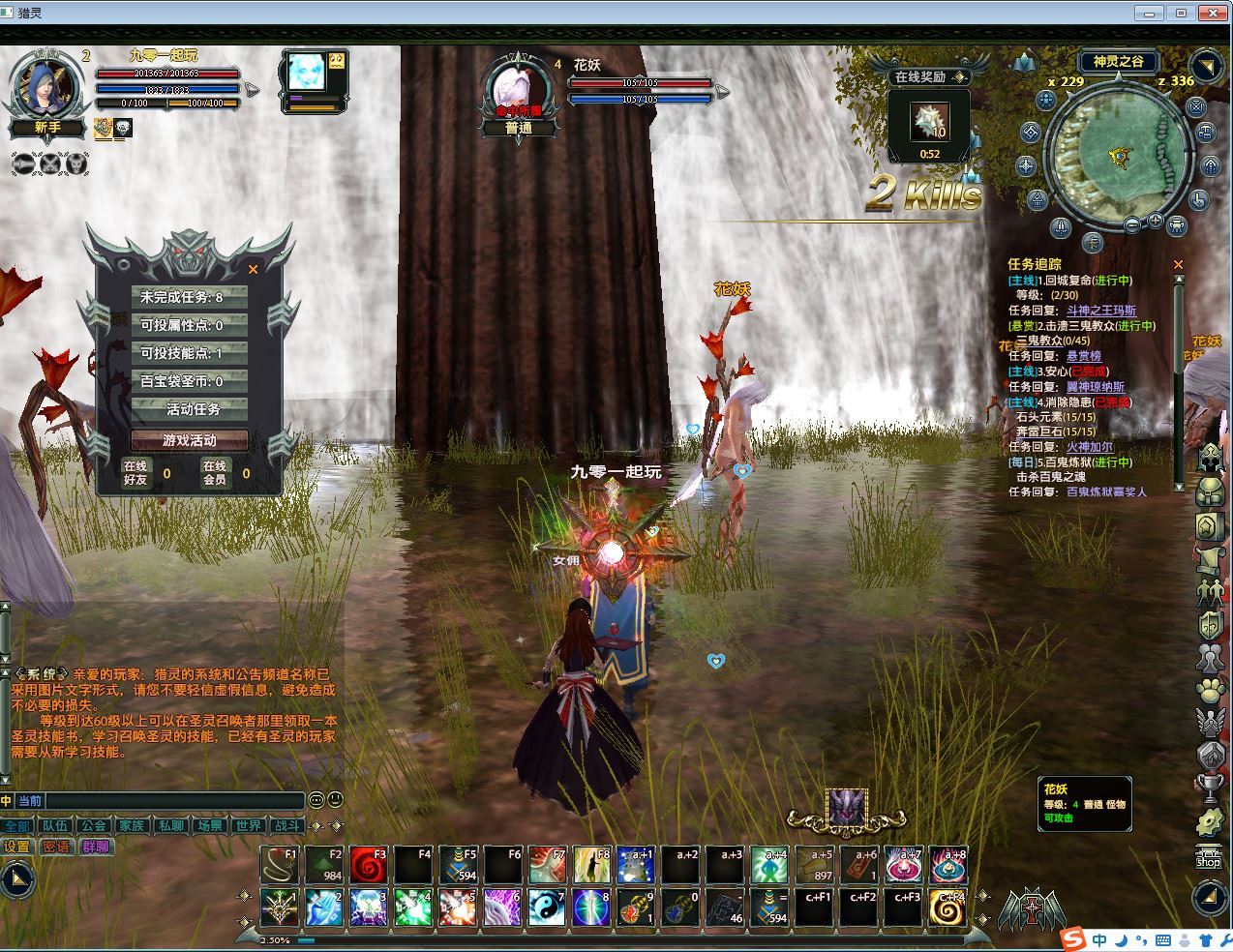This screenshot has height=952, width=1233.
Task: Zoom in the minimap with plus button
Action: 1155,222
